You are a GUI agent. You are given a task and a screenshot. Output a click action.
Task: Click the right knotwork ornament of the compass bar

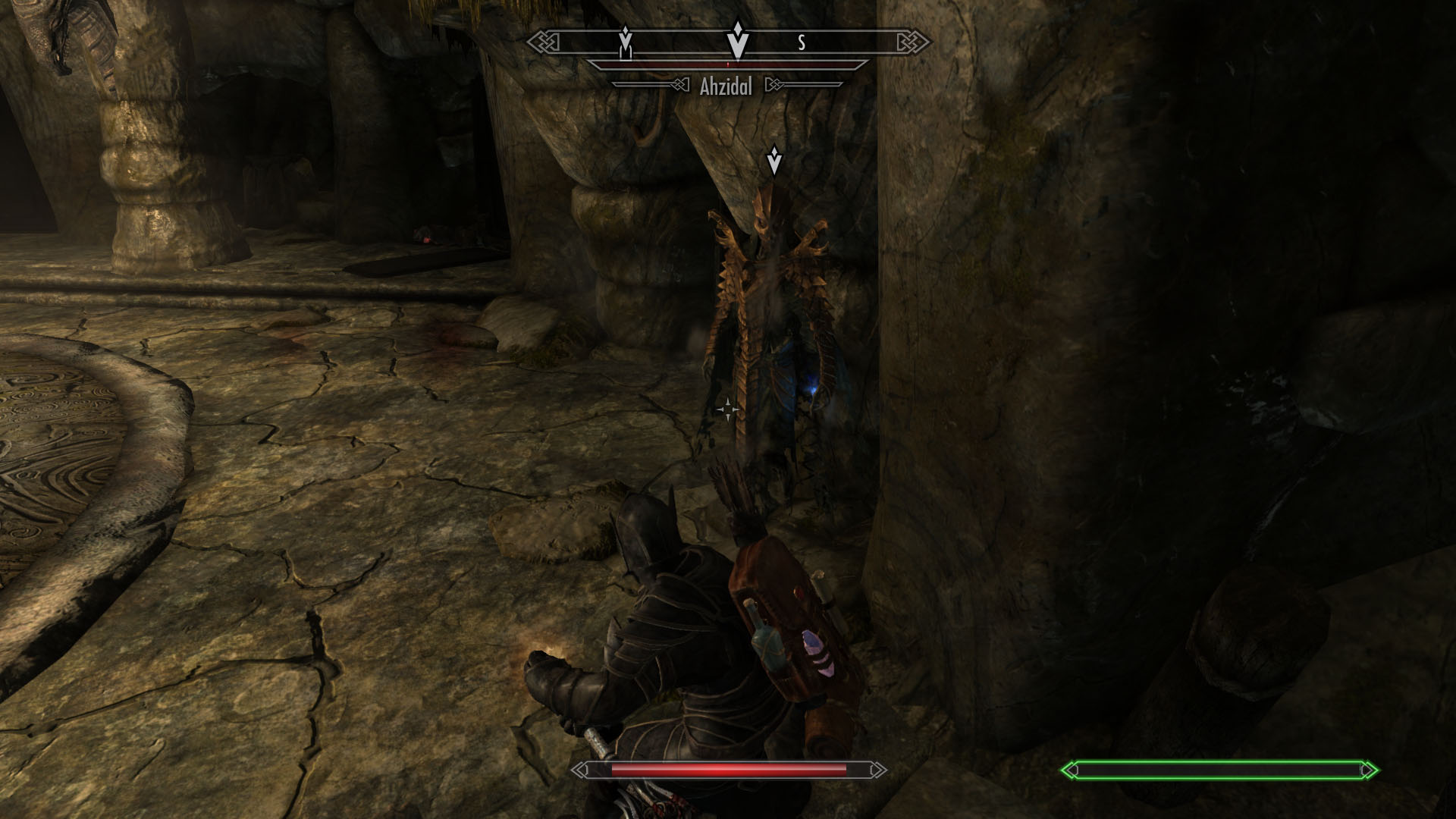pyautogui.click(x=910, y=42)
